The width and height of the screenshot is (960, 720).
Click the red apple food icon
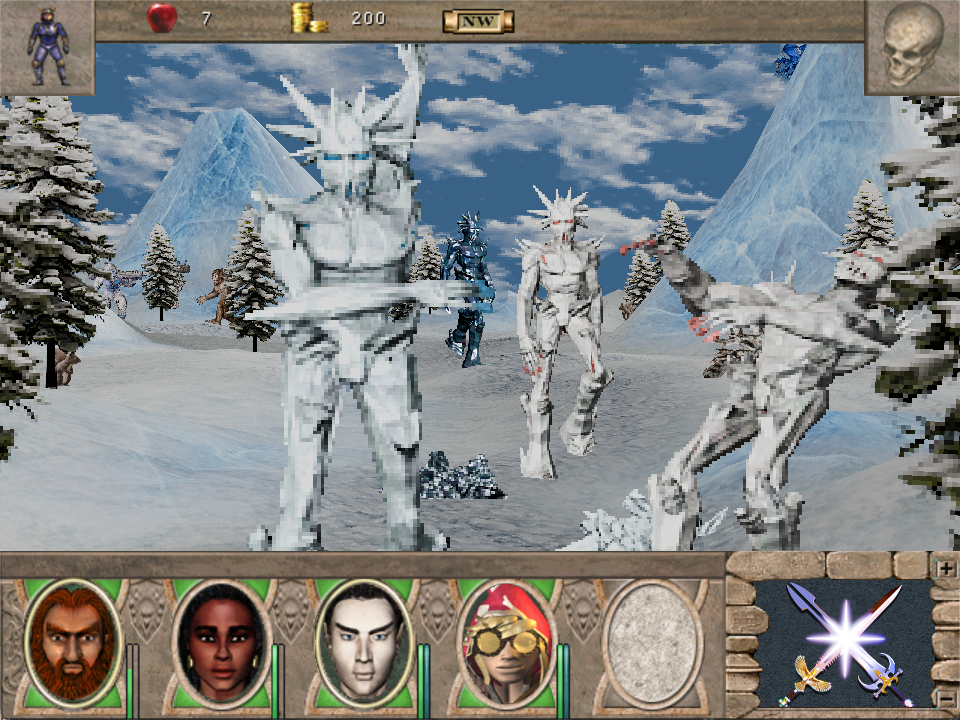(161, 18)
